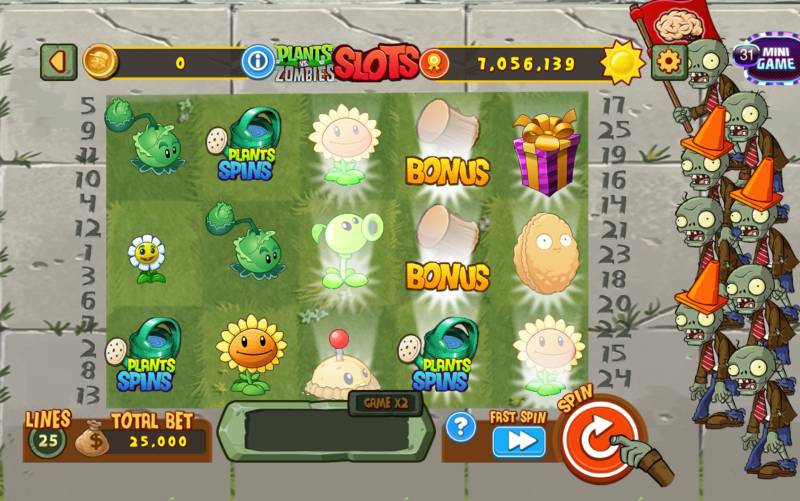
Task: Open the gear settings menu
Action: [x=669, y=63]
